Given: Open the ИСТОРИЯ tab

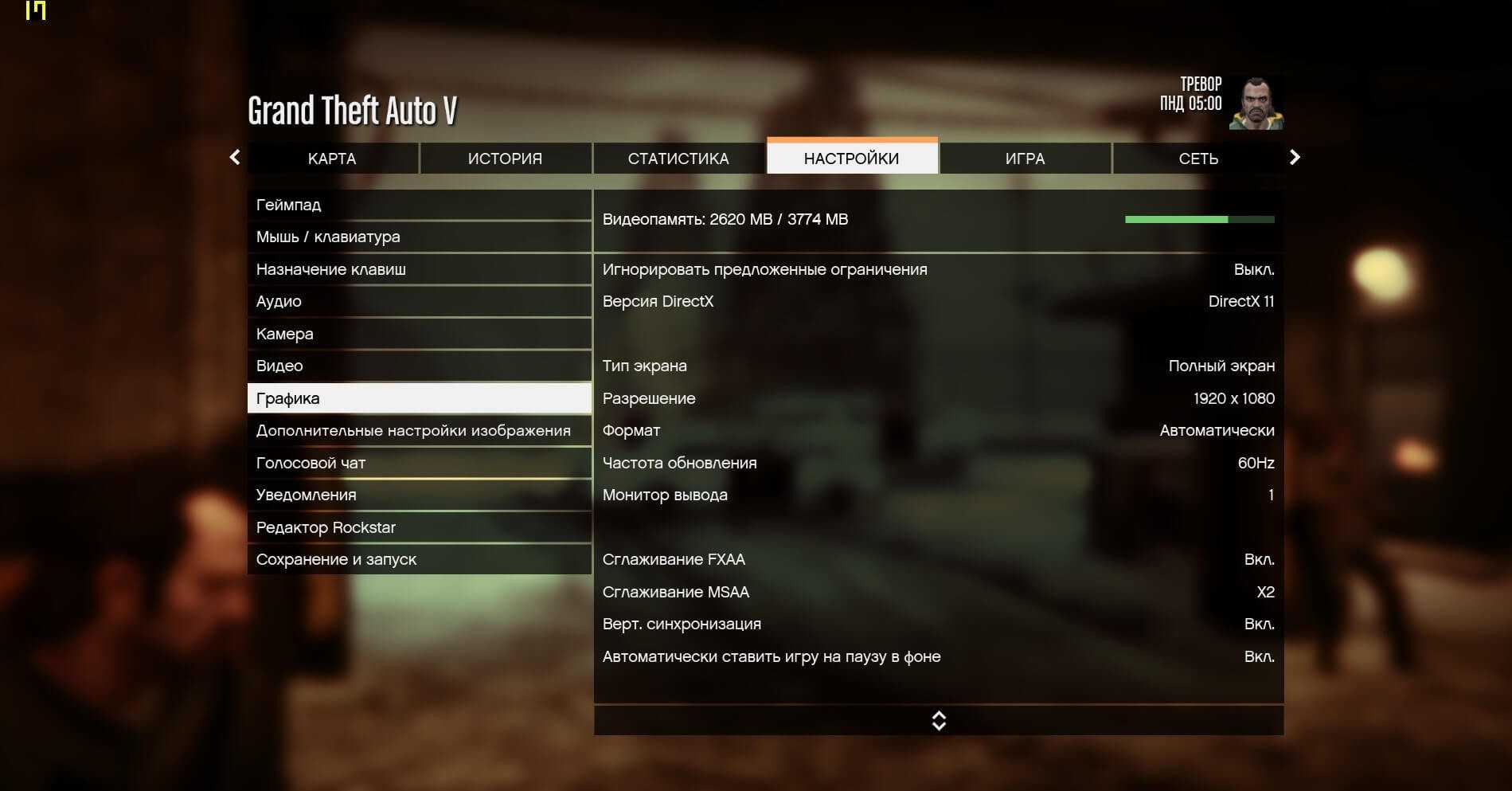Looking at the screenshot, I should (x=505, y=159).
